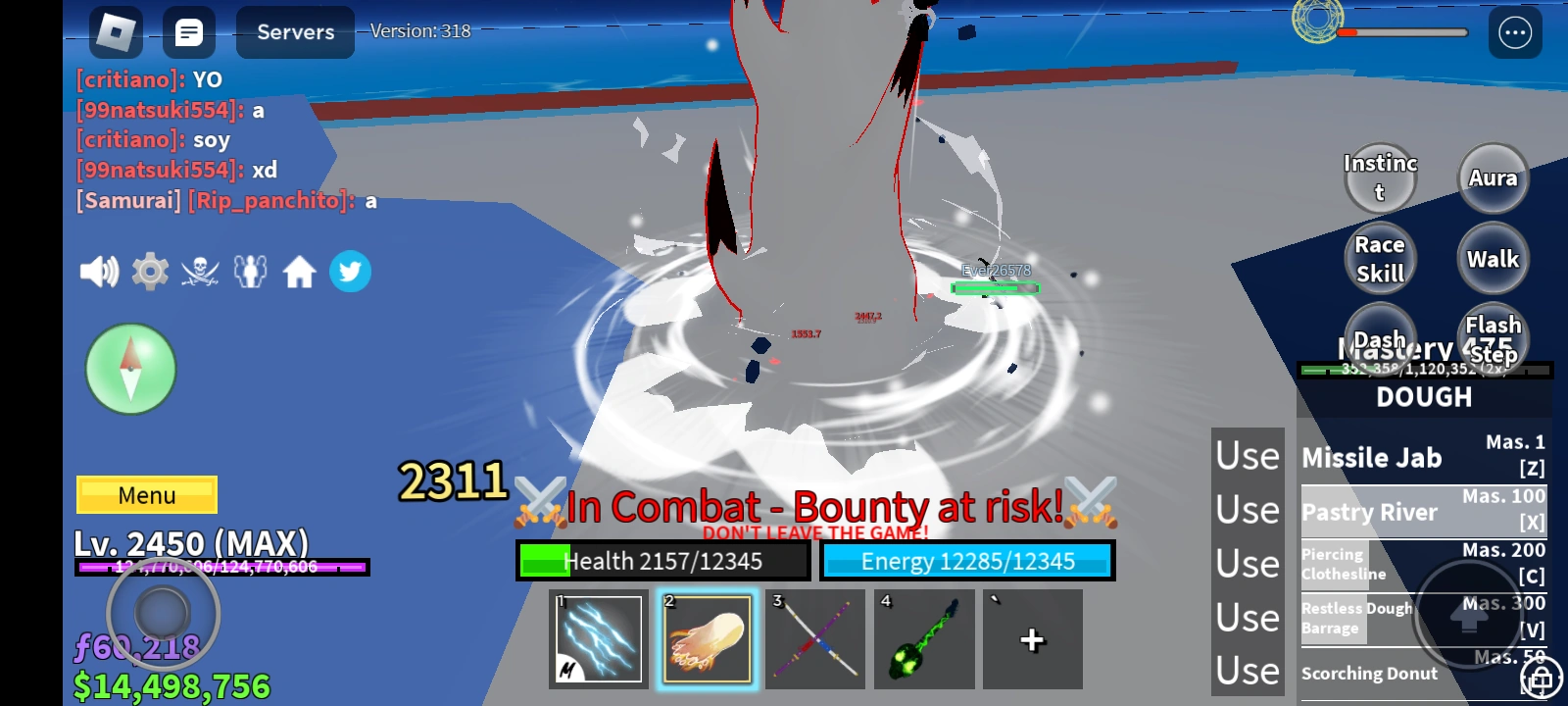Open the Twitter codes icon
The height and width of the screenshot is (706, 1568).
pyautogui.click(x=351, y=271)
